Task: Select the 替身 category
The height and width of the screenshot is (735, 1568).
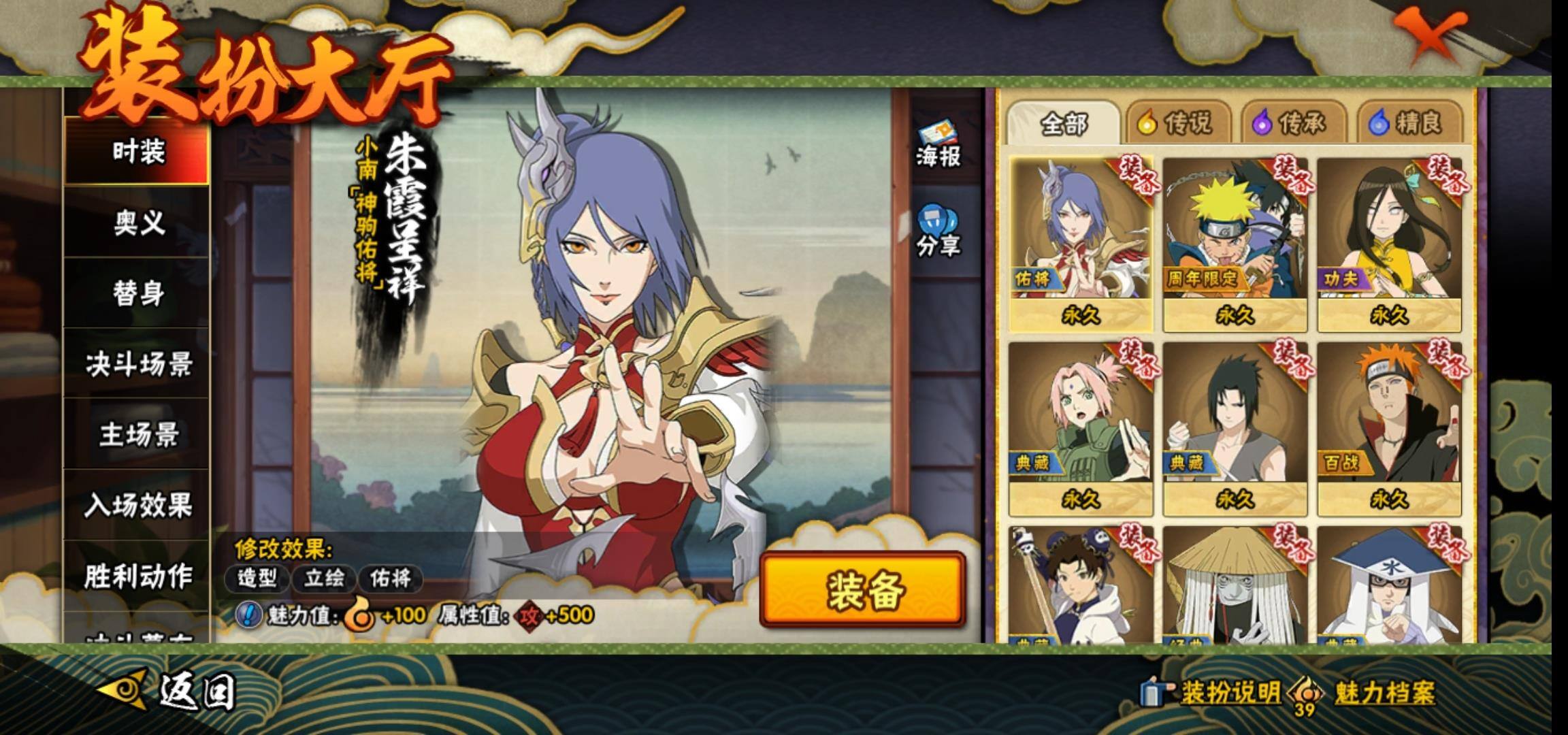Action: coord(138,293)
